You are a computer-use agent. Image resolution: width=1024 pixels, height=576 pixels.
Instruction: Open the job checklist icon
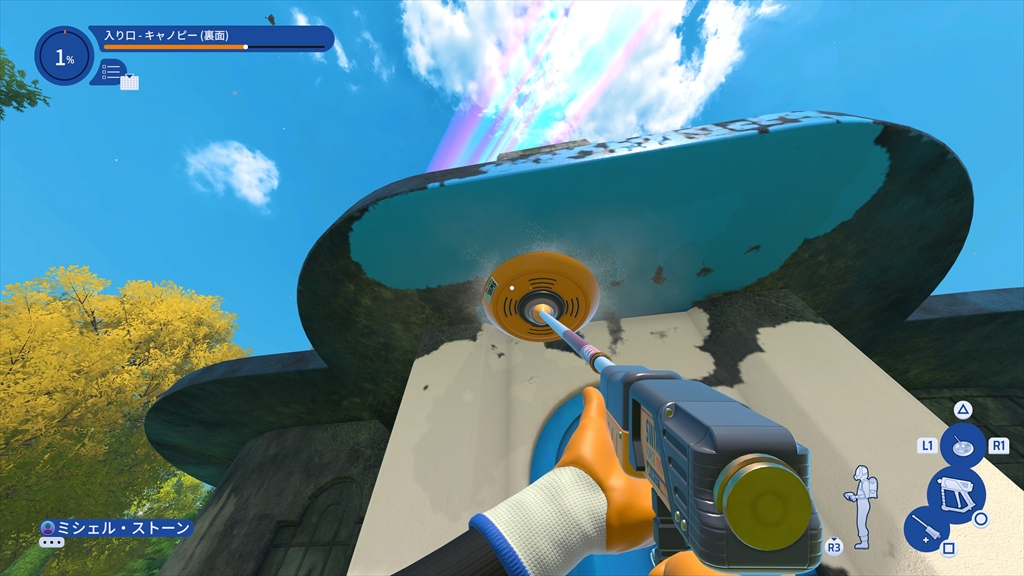pos(111,71)
